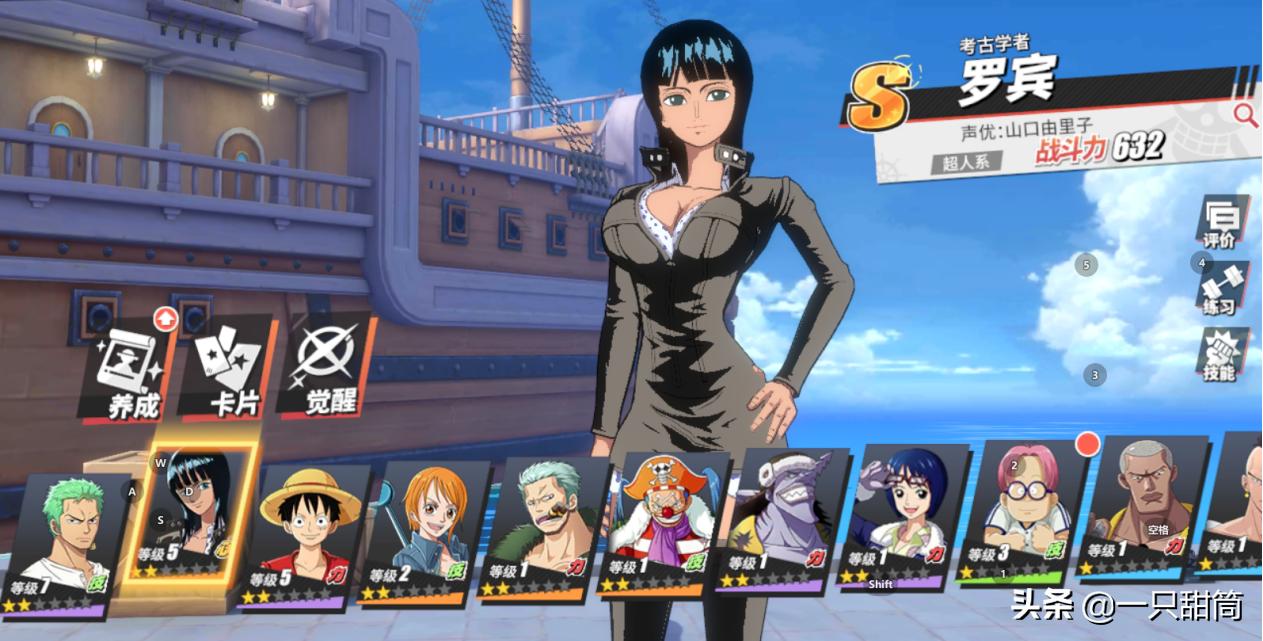Image resolution: width=1263 pixels, height=641 pixels.
Task: Open the 卡片 cards menu
Action: pyautogui.click(x=228, y=367)
